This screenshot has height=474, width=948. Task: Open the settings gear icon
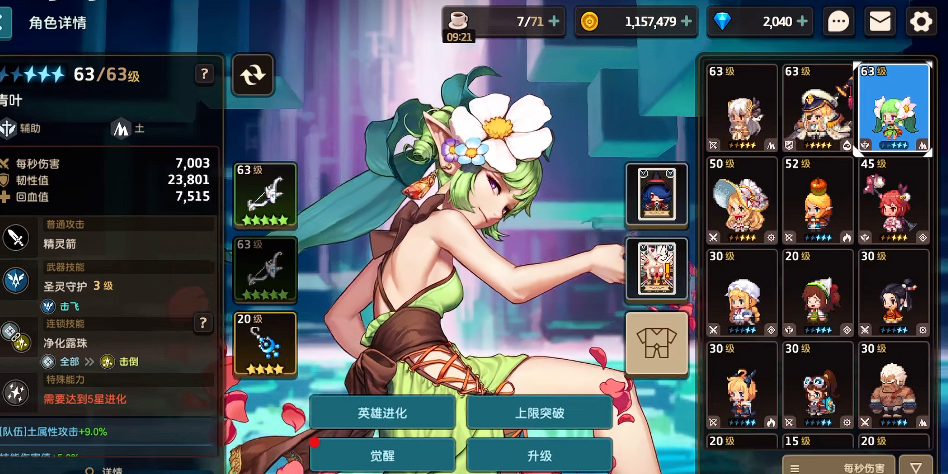(920, 21)
